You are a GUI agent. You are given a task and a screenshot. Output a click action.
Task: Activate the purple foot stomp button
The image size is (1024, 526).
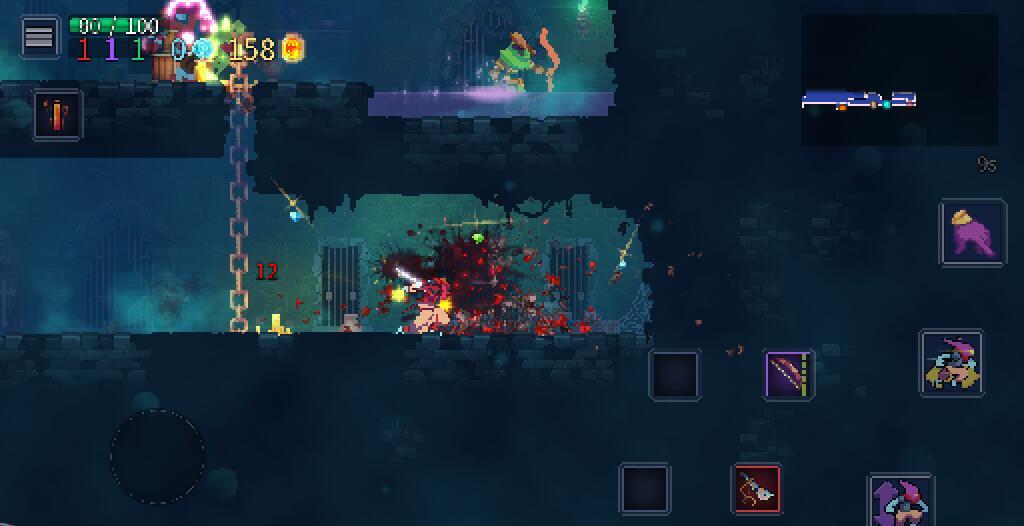972,233
